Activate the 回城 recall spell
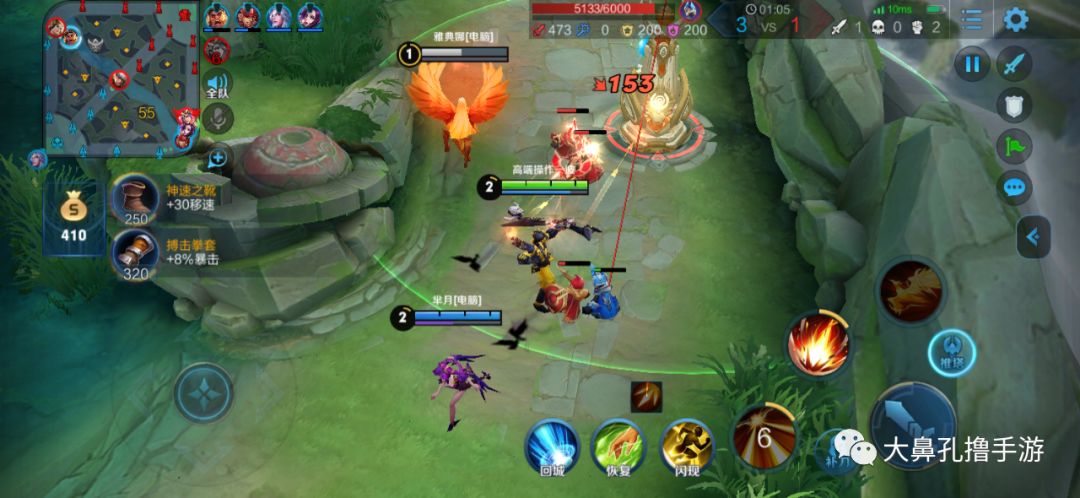 click(x=552, y=443)
